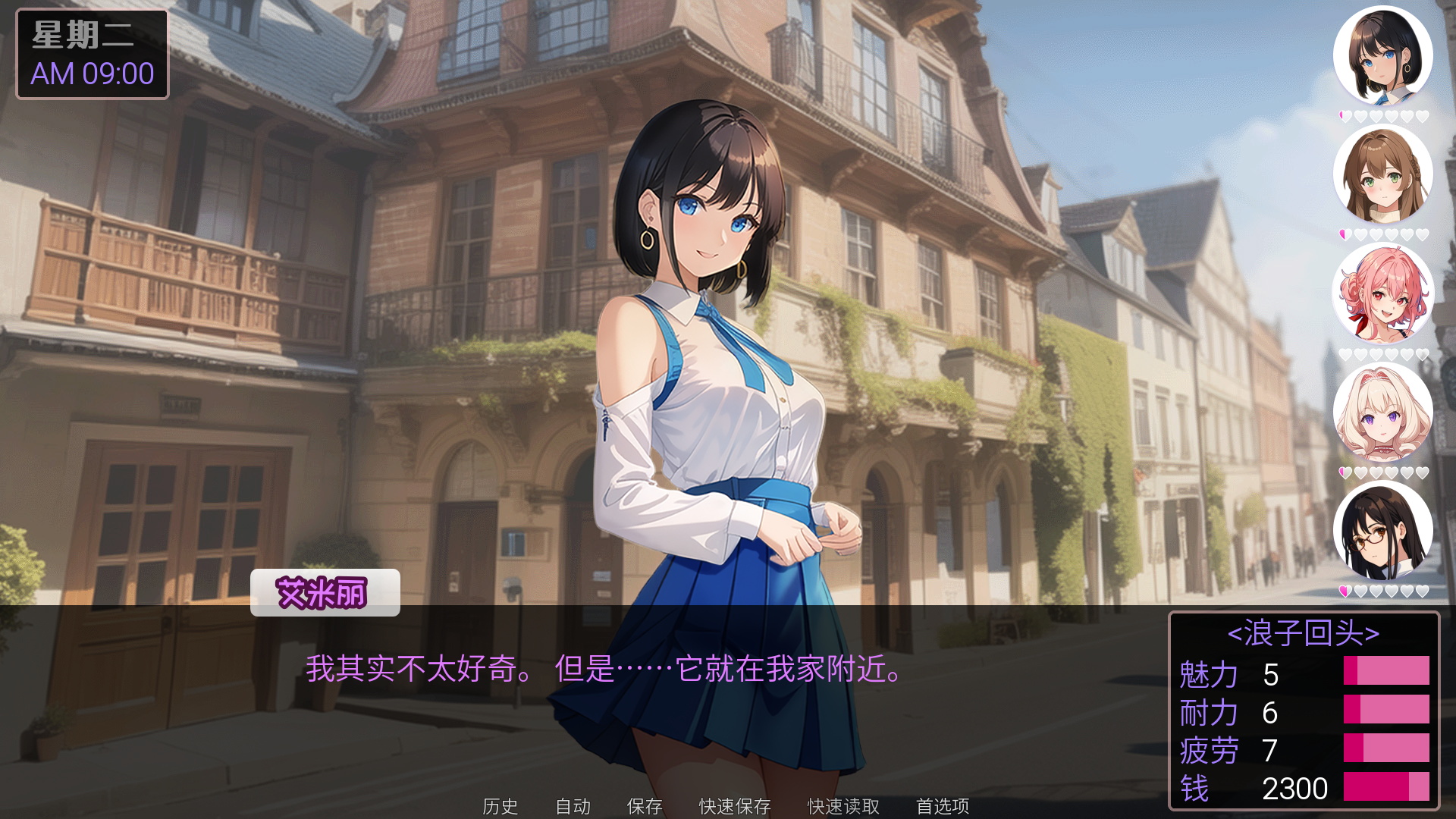Open 首选项 preferences
Screen dimensions: 1456x819
(942, 805)
